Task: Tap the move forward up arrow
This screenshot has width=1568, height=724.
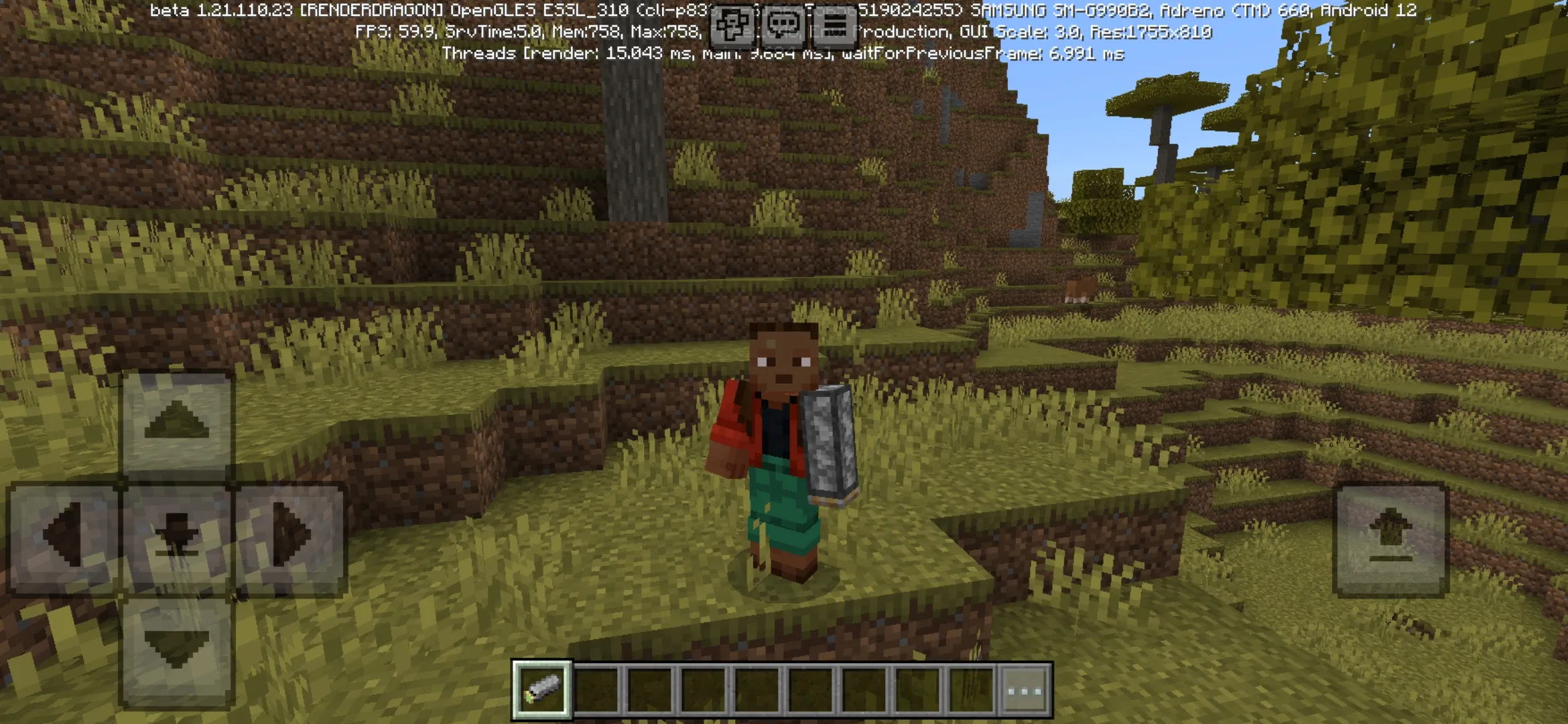Action: (177, 424)
